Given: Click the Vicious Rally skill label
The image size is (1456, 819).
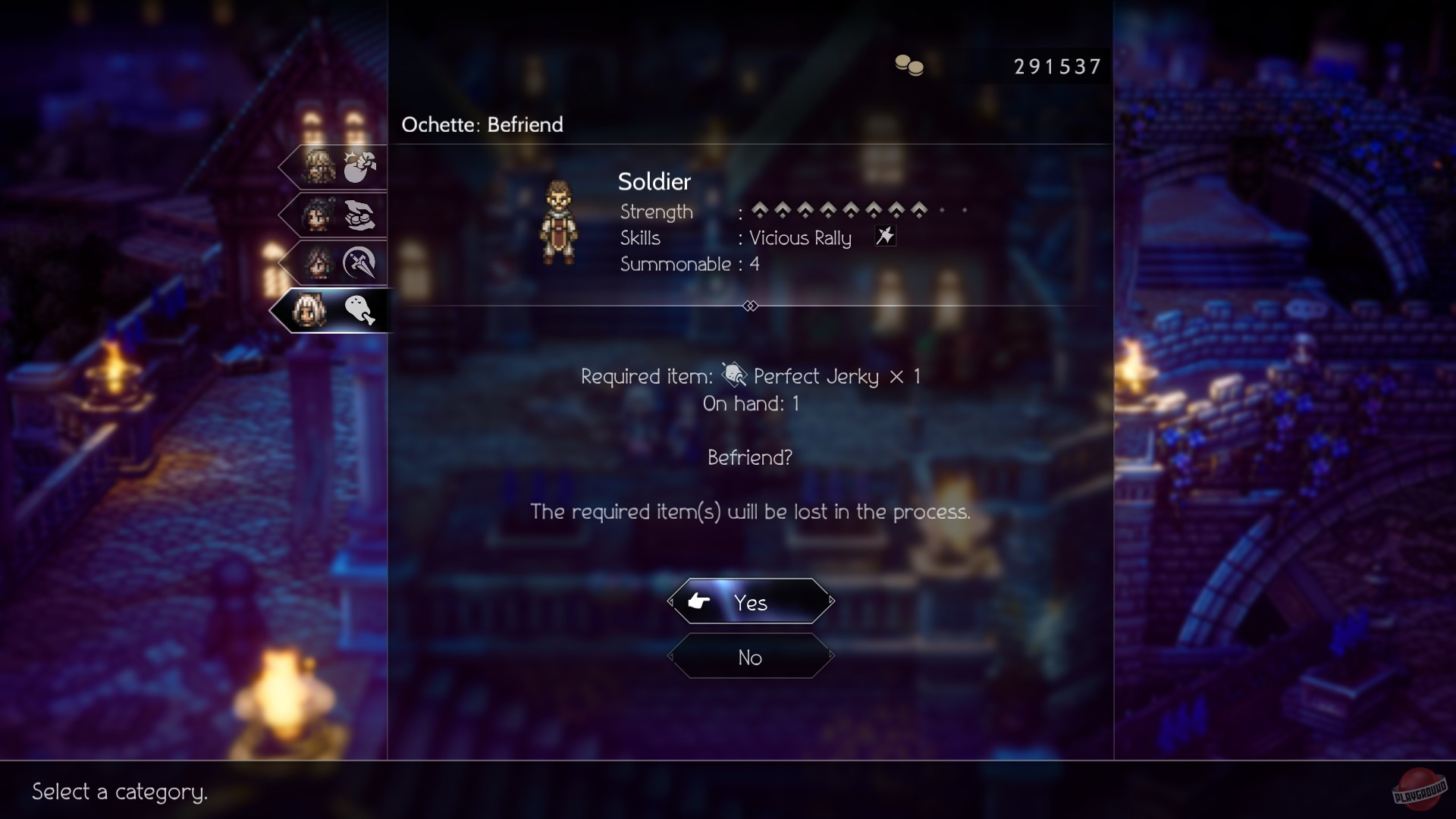Looking at the screenshot, I should [799, 238].
